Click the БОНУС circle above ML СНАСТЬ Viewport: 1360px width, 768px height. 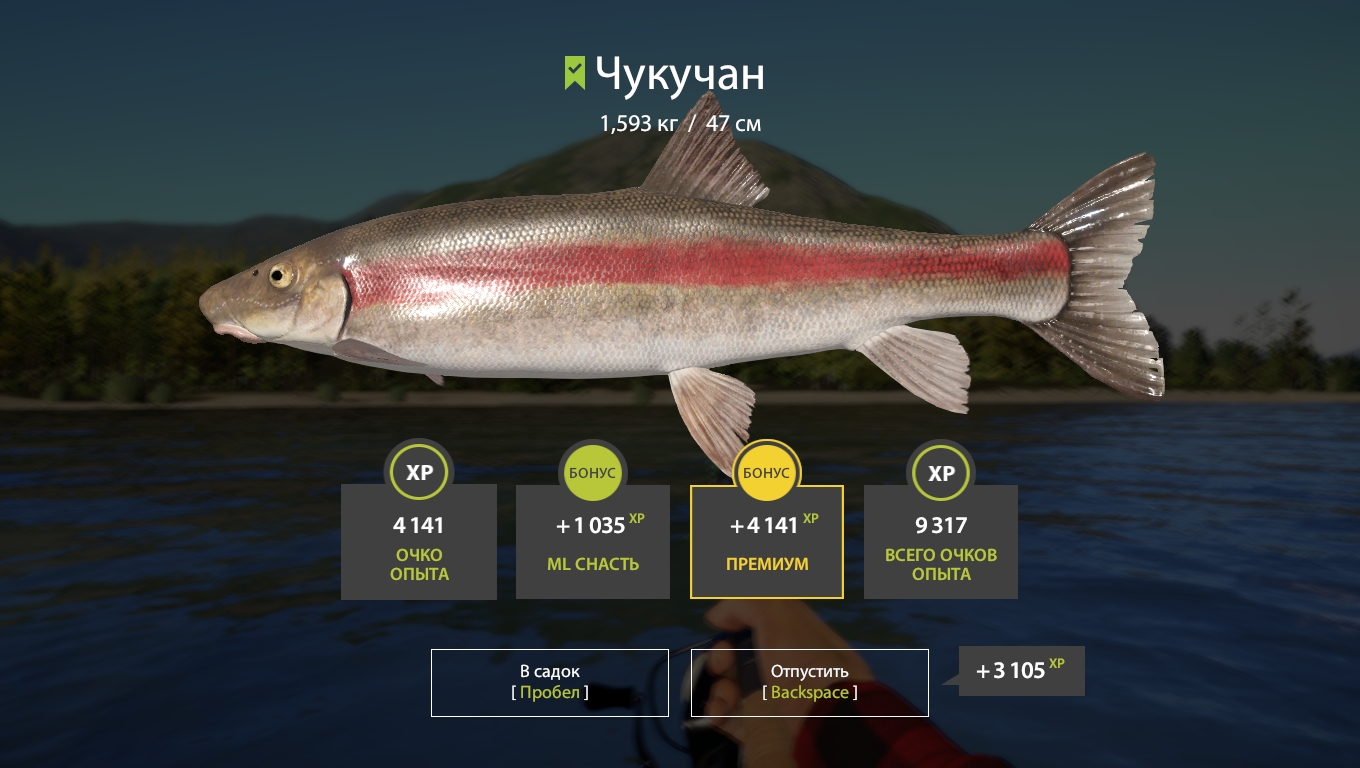pos(593,472)
